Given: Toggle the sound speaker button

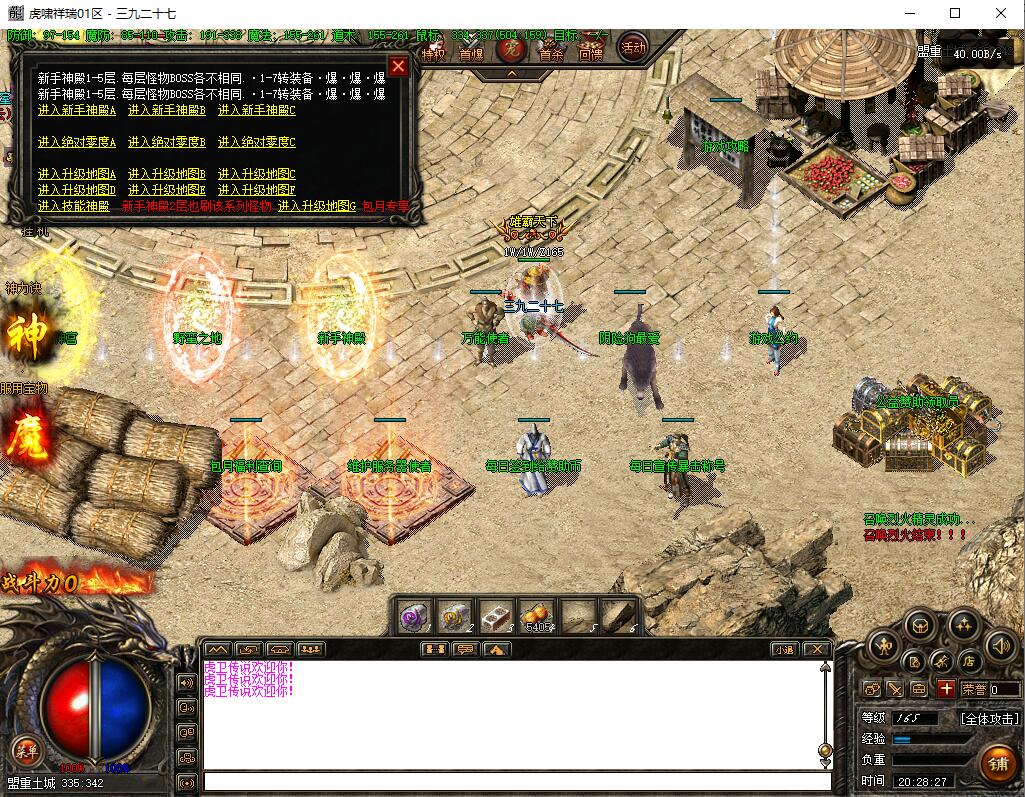Looking at the screenshot, I should pyautogui.click(x=1000, y=646).
